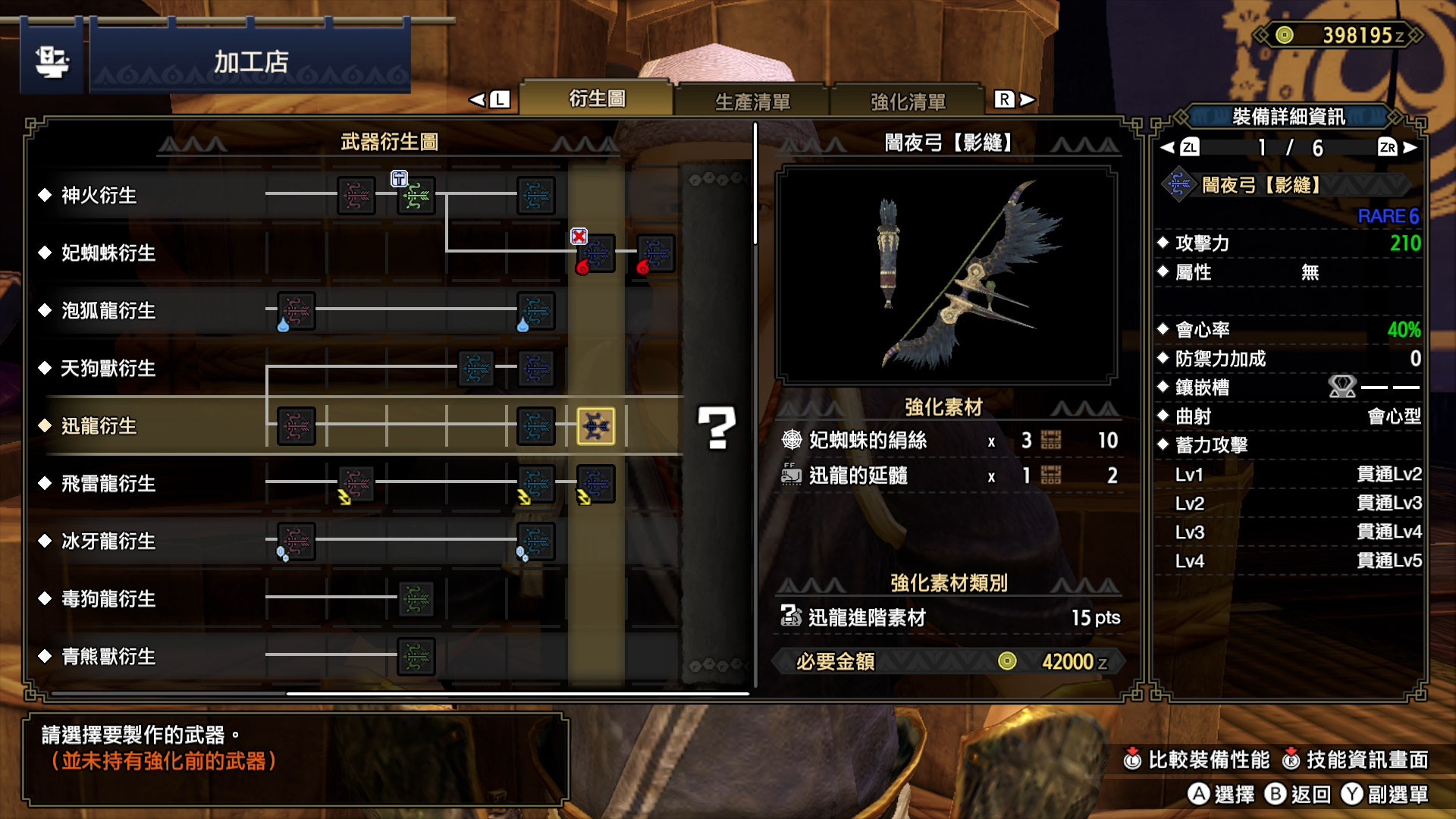Select the highlighted 闇夜弓 weapon node
The image size is (1456, 819).
(x=596, y=426)
